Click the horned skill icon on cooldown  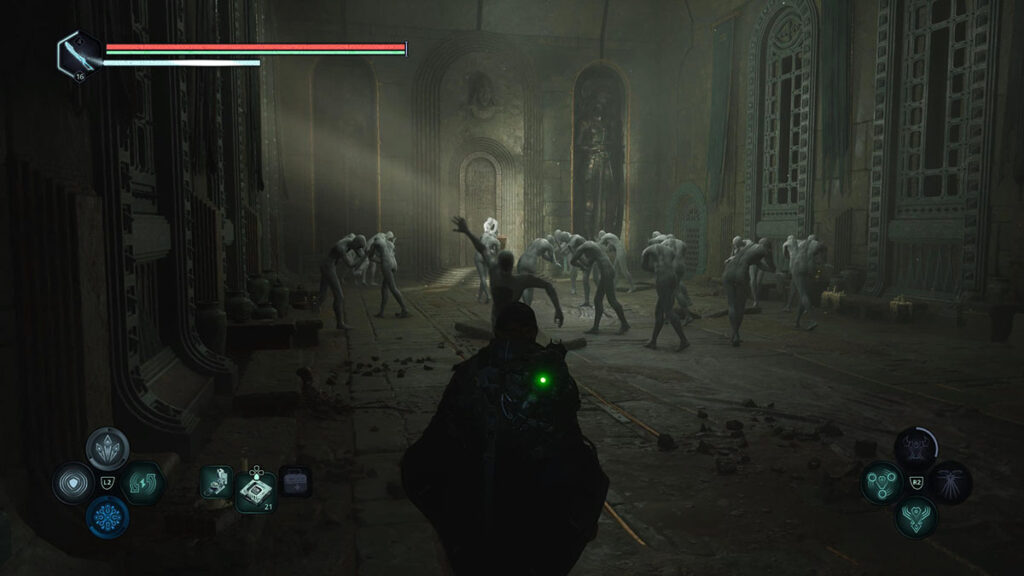tap(916, 447)
